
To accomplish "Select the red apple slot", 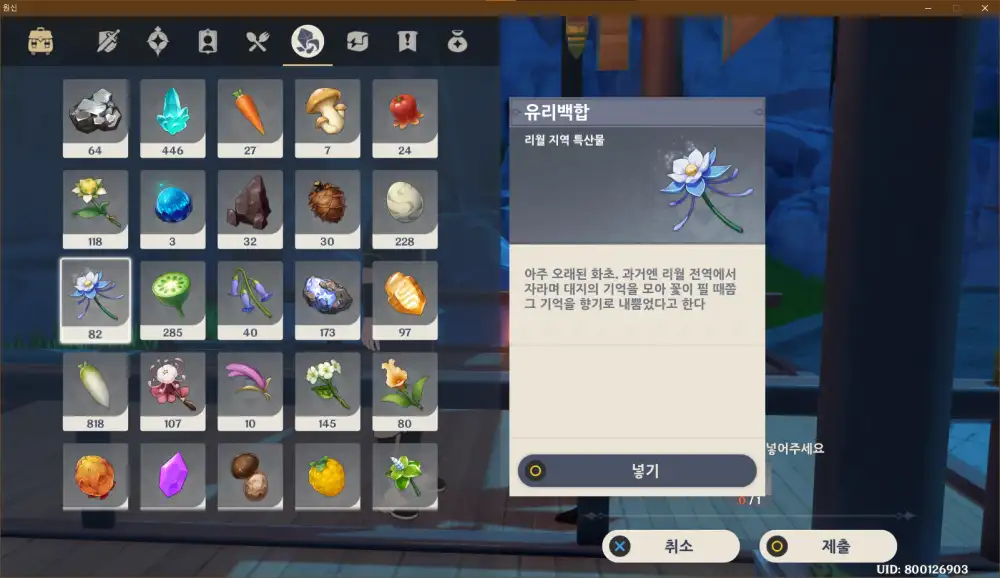I will click(x=405, y=118).
